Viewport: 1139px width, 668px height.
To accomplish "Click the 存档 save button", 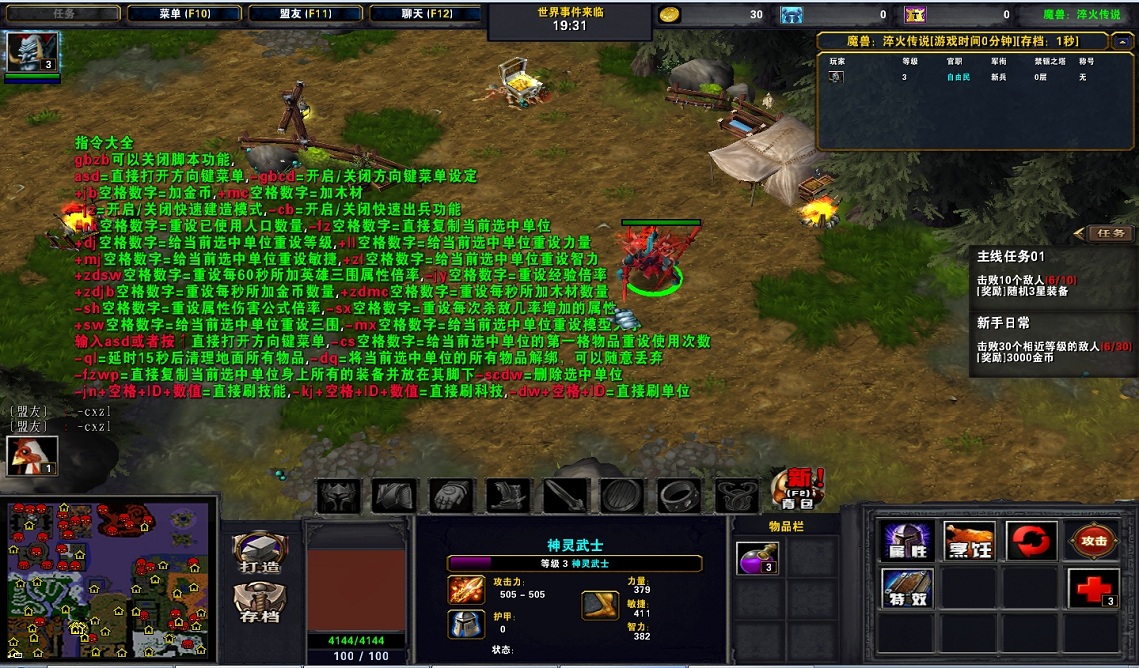I will coord(260,602).
